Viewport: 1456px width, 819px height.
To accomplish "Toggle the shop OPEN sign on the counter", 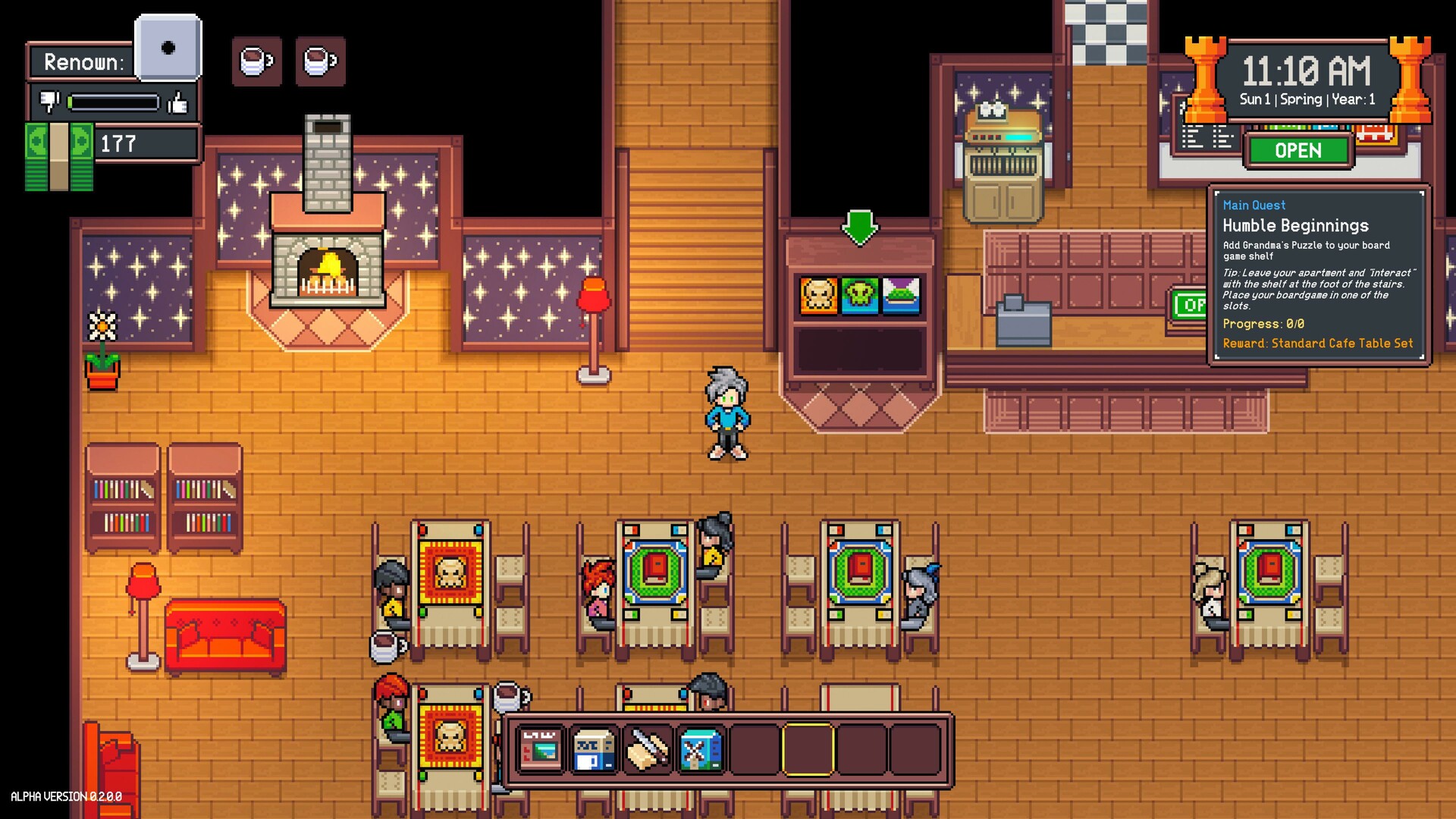I will click(1298, 150).
